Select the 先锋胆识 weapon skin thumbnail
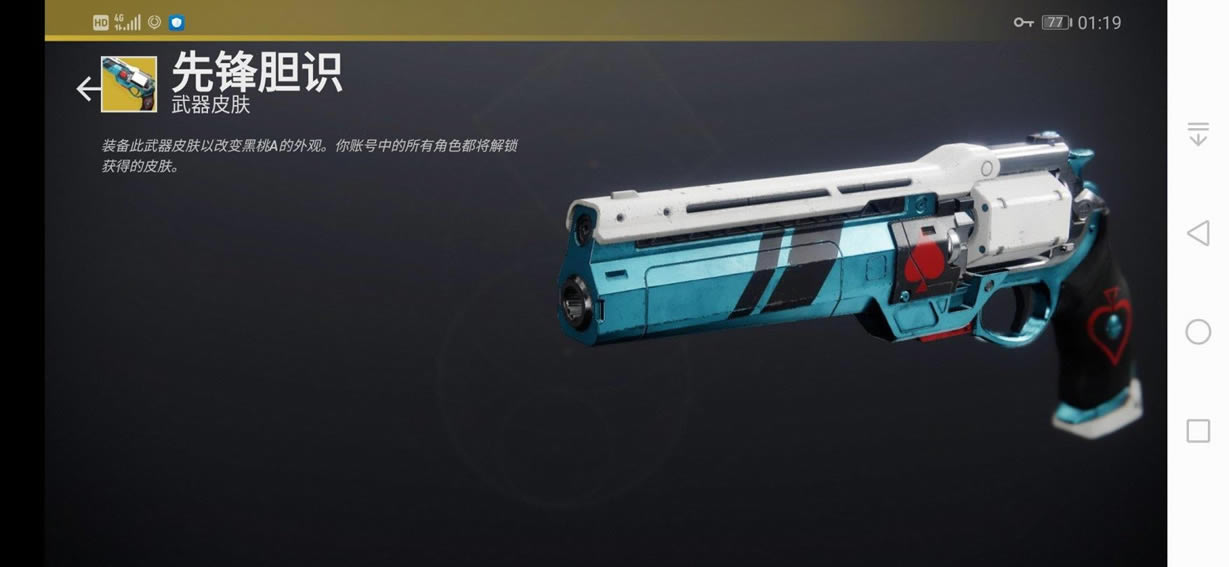This screenshot has width=1229, height=567. tap(129, 84)
